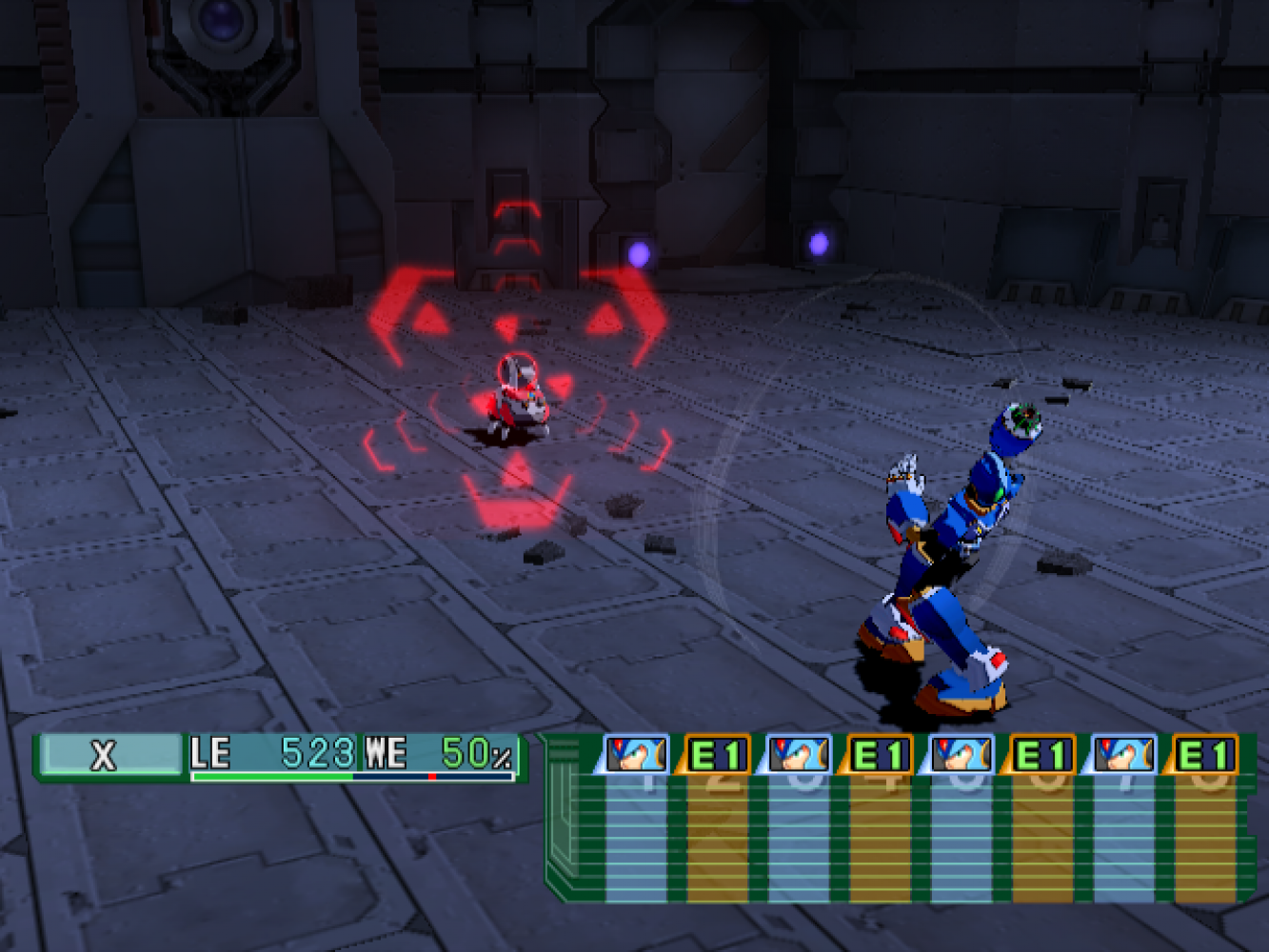Click the leftmost X portrait in the turn order
The height and width of the screenshot is (952, 1269).
636,754
